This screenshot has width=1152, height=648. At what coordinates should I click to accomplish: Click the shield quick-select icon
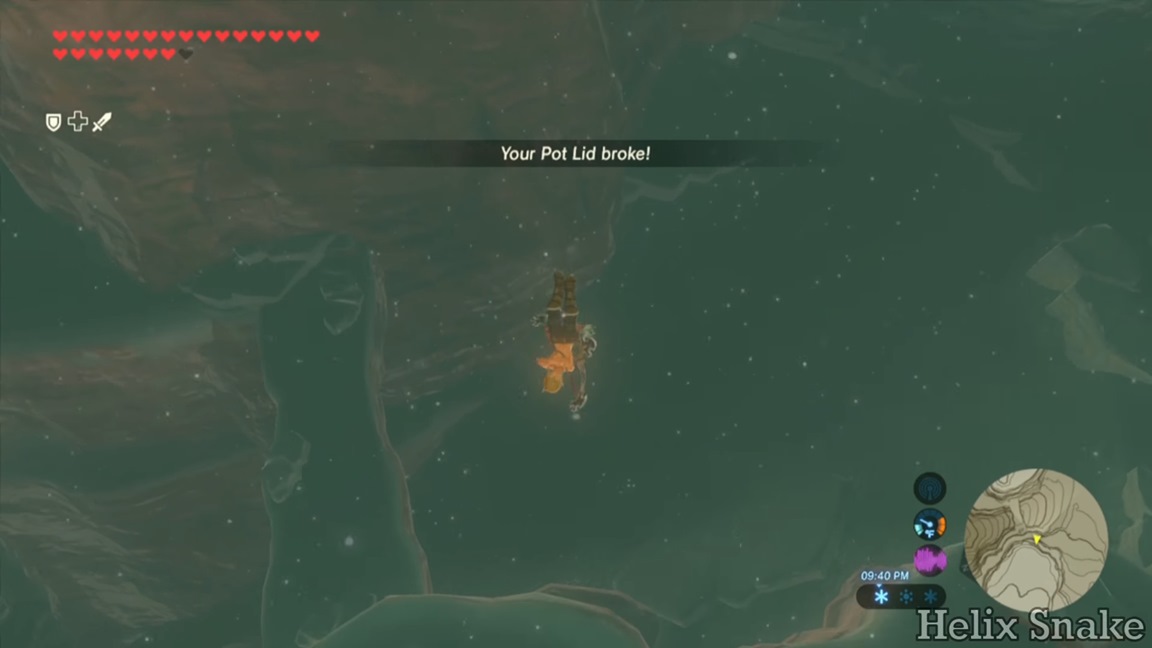coord(54,122)
